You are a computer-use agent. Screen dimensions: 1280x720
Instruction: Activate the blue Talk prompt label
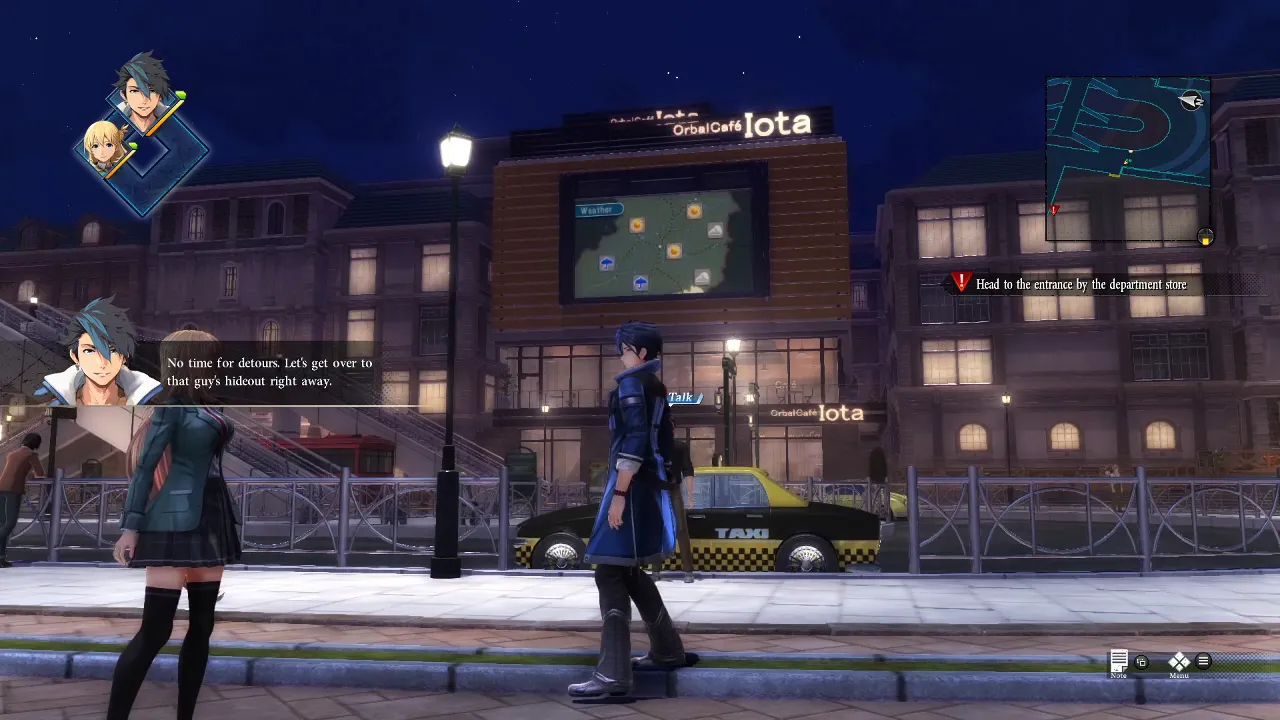pos(681,398)
